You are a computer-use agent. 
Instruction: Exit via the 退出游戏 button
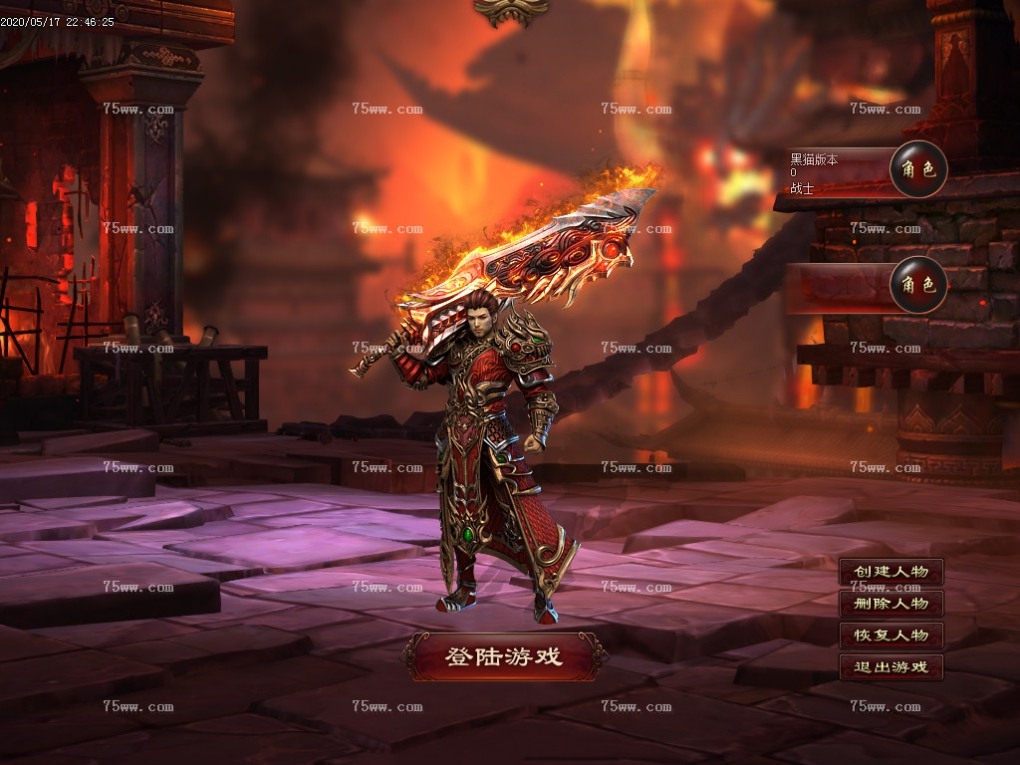(891, 668)
